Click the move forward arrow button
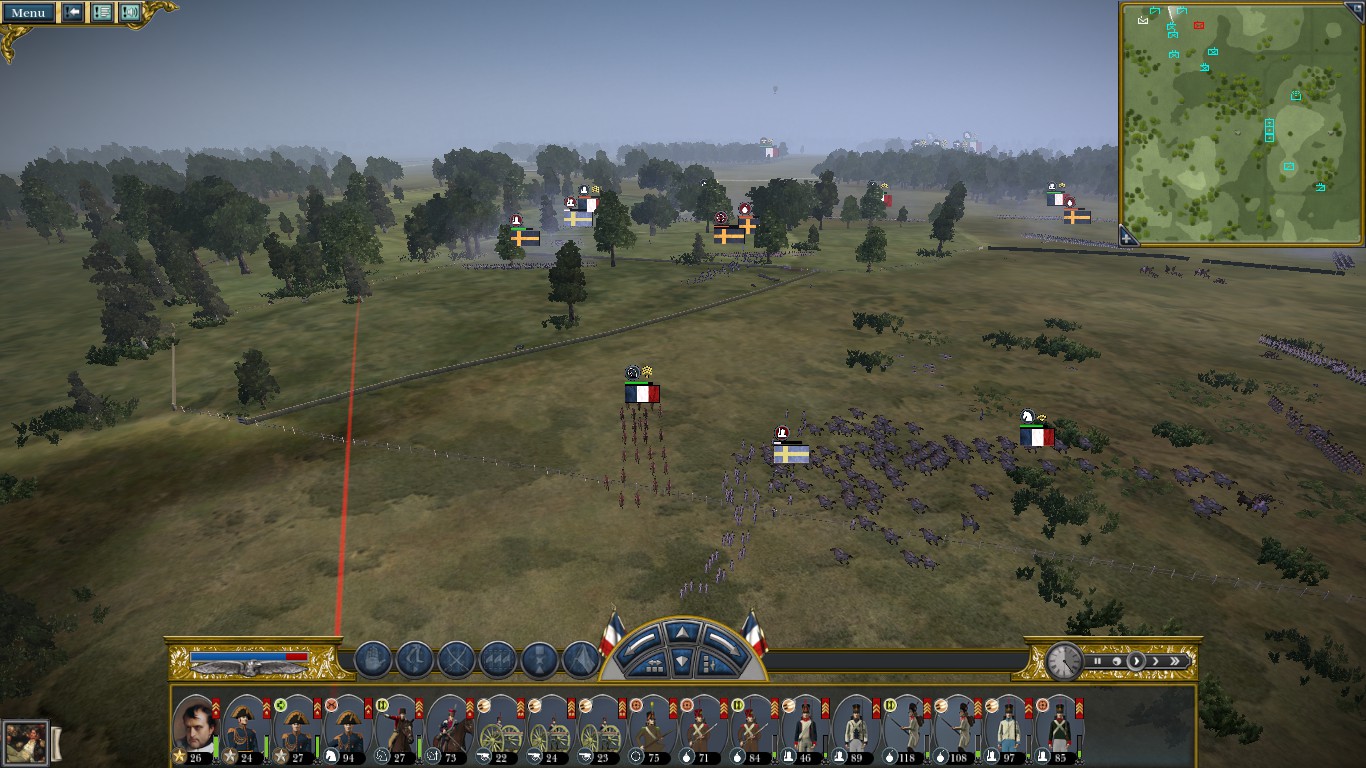 pyautogui.click(x=682, y=633)
